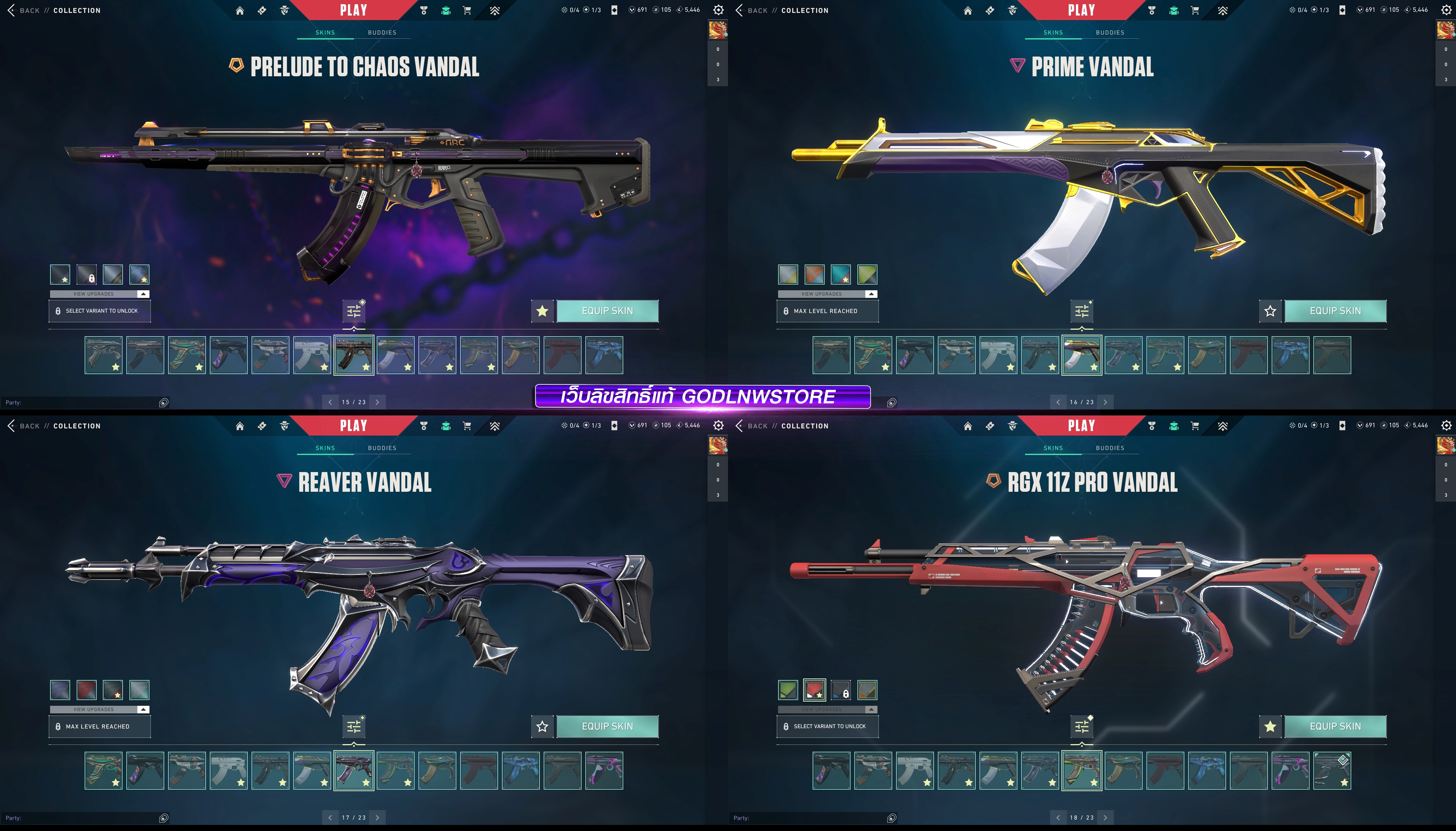1456x831 pixels.
Task: Favorite the Prime Vandal with its star button
Action: (x=1270, y=311)
